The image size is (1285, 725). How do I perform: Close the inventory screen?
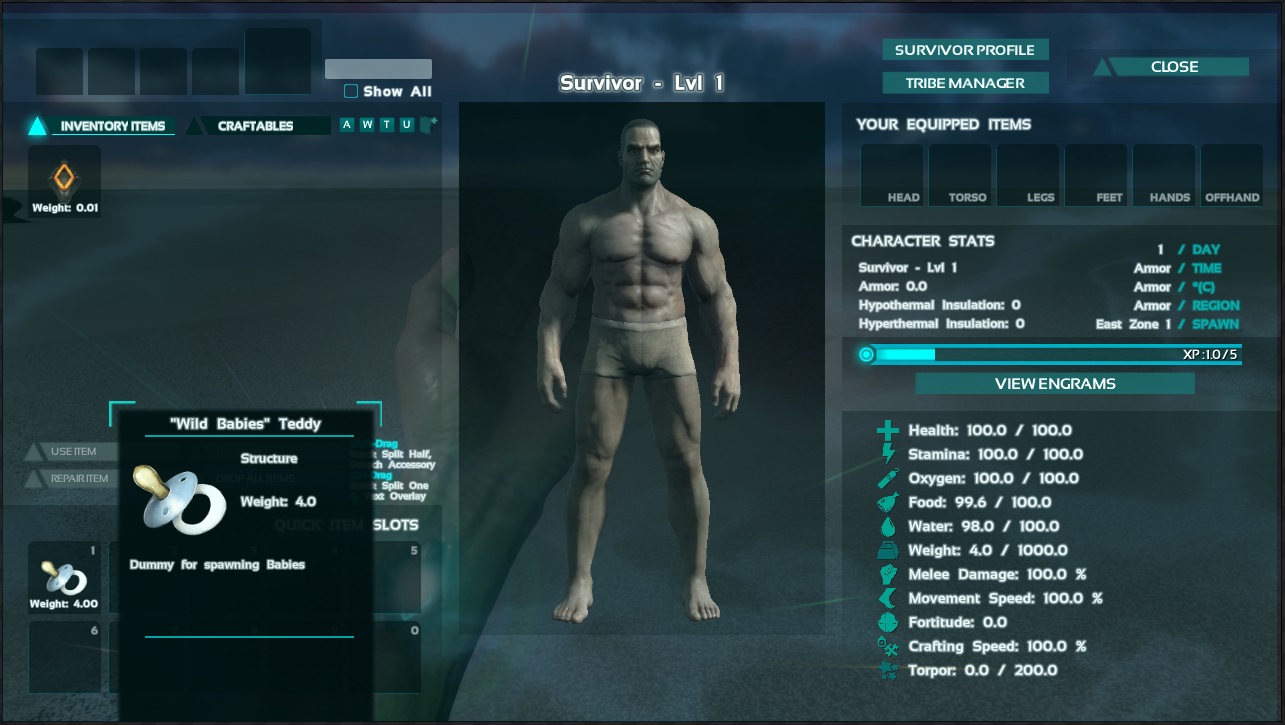(1173, 67)
